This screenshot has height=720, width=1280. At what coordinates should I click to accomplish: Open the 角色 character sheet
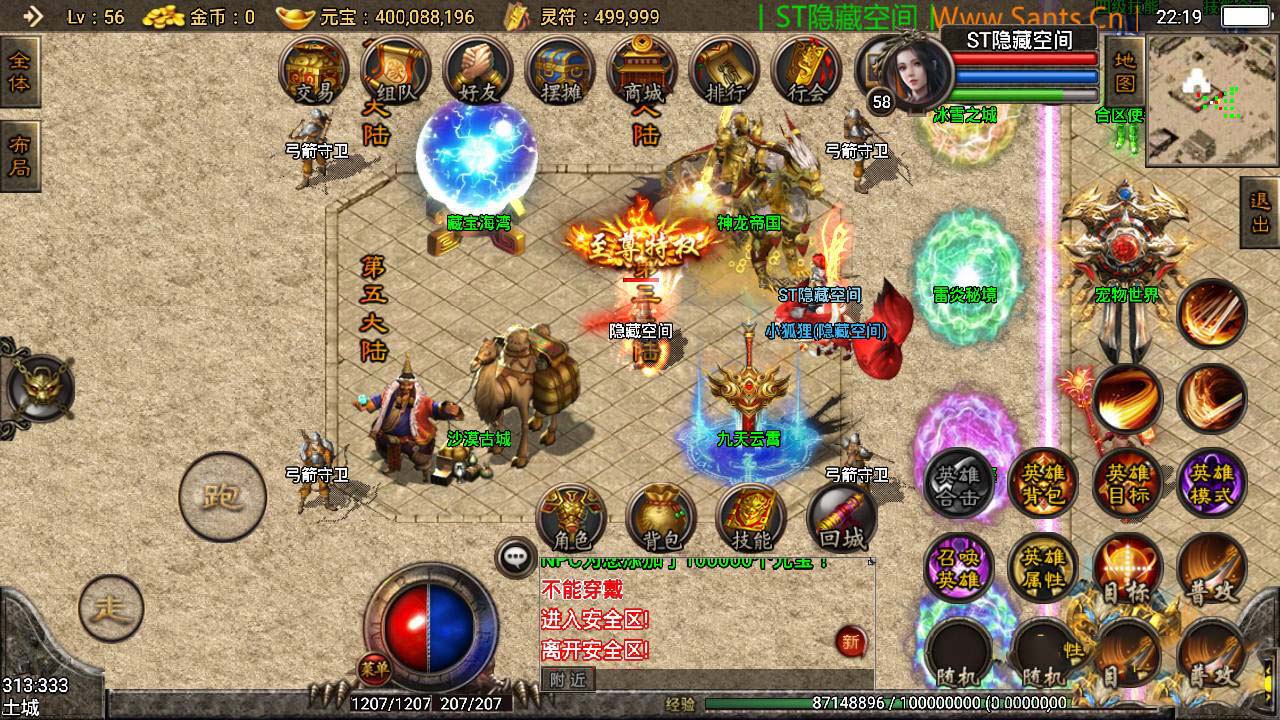[x=572, y=520]
